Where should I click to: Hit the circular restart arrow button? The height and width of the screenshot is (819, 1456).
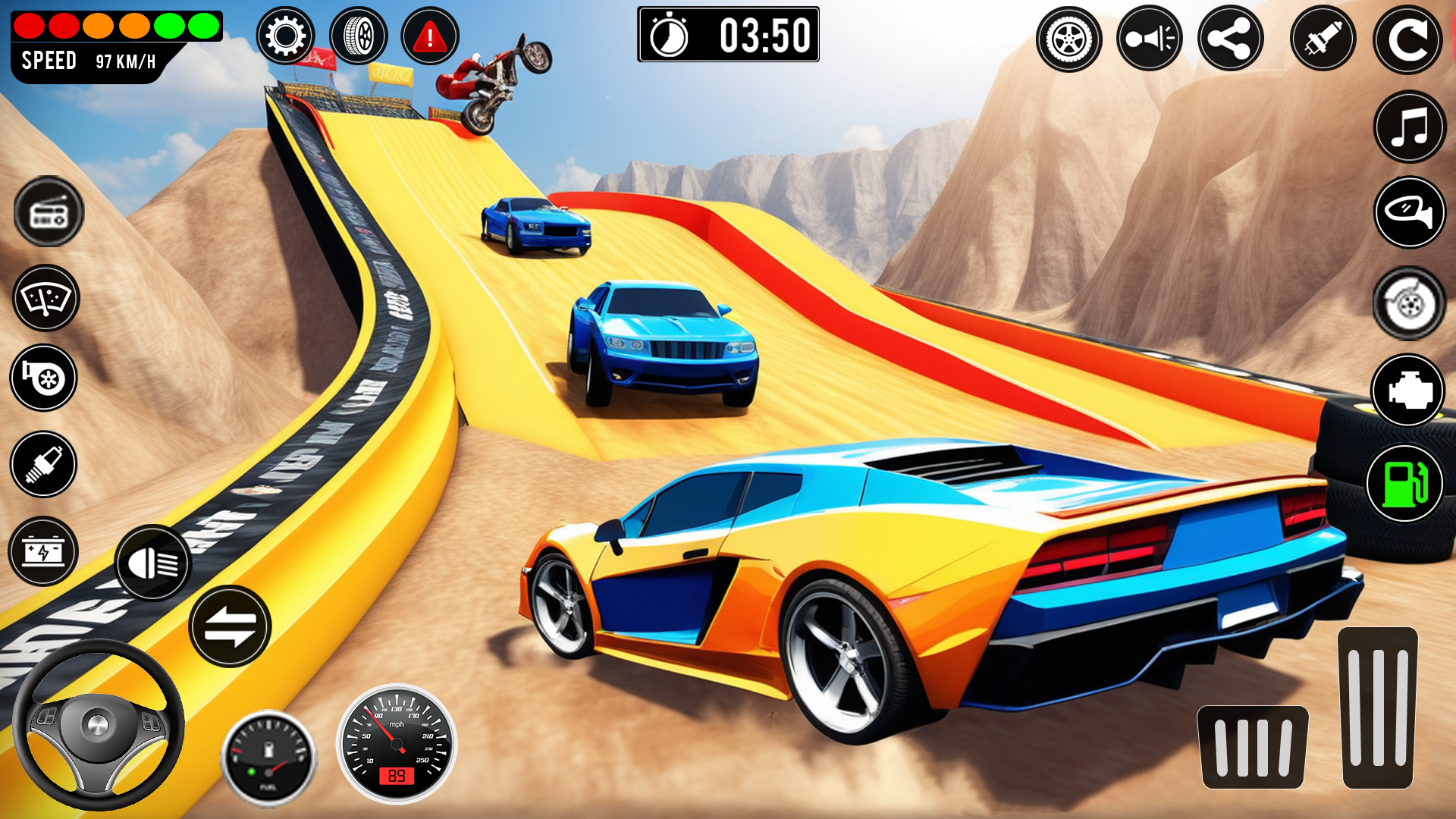pyautogui.click(x=1407, y=40)
